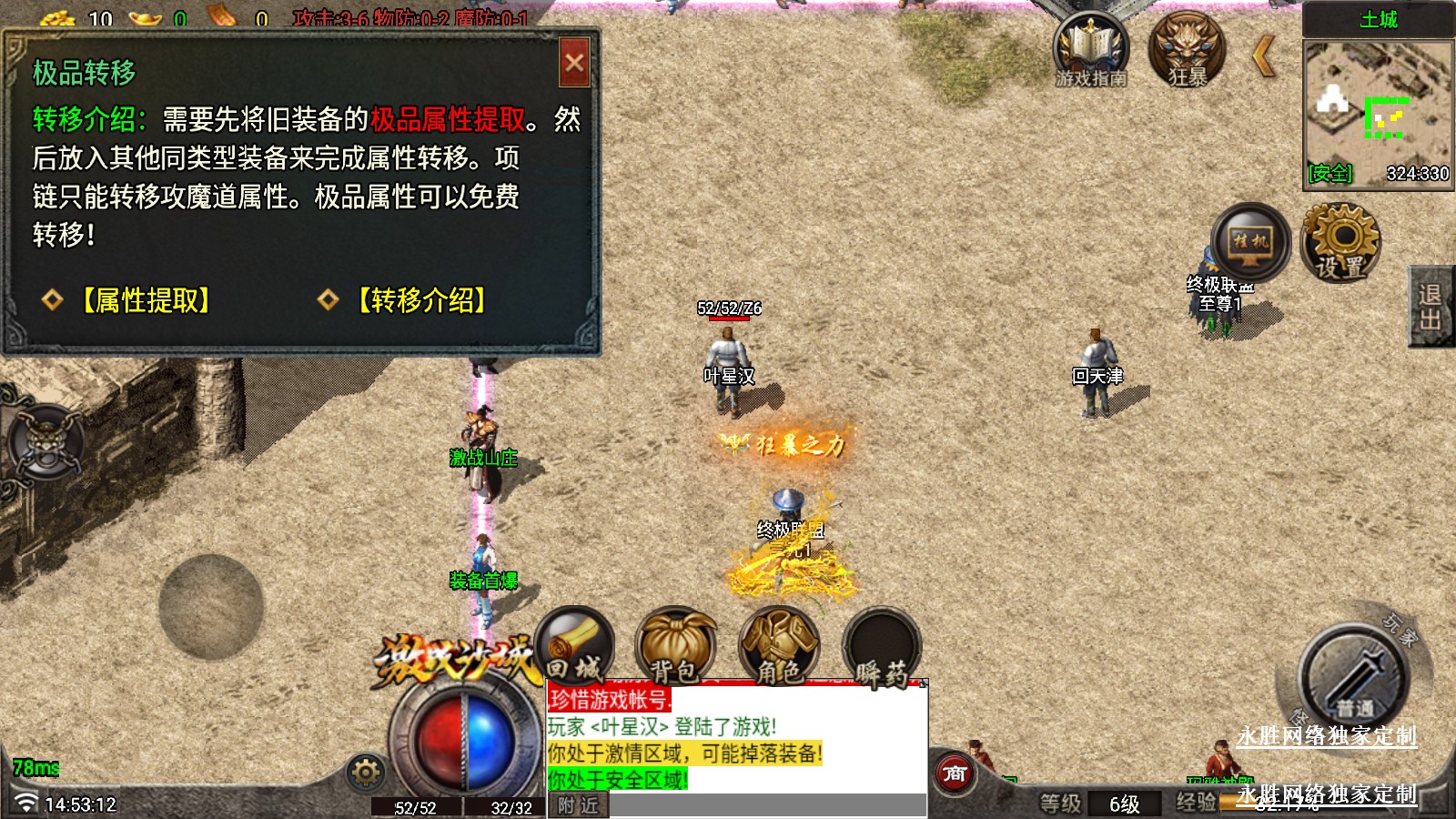Image resolution: width=1456 pixels, height=819 pixels.
Task: Toggle 挂机 auto-play mode
Action: [x=1250, y=242]
